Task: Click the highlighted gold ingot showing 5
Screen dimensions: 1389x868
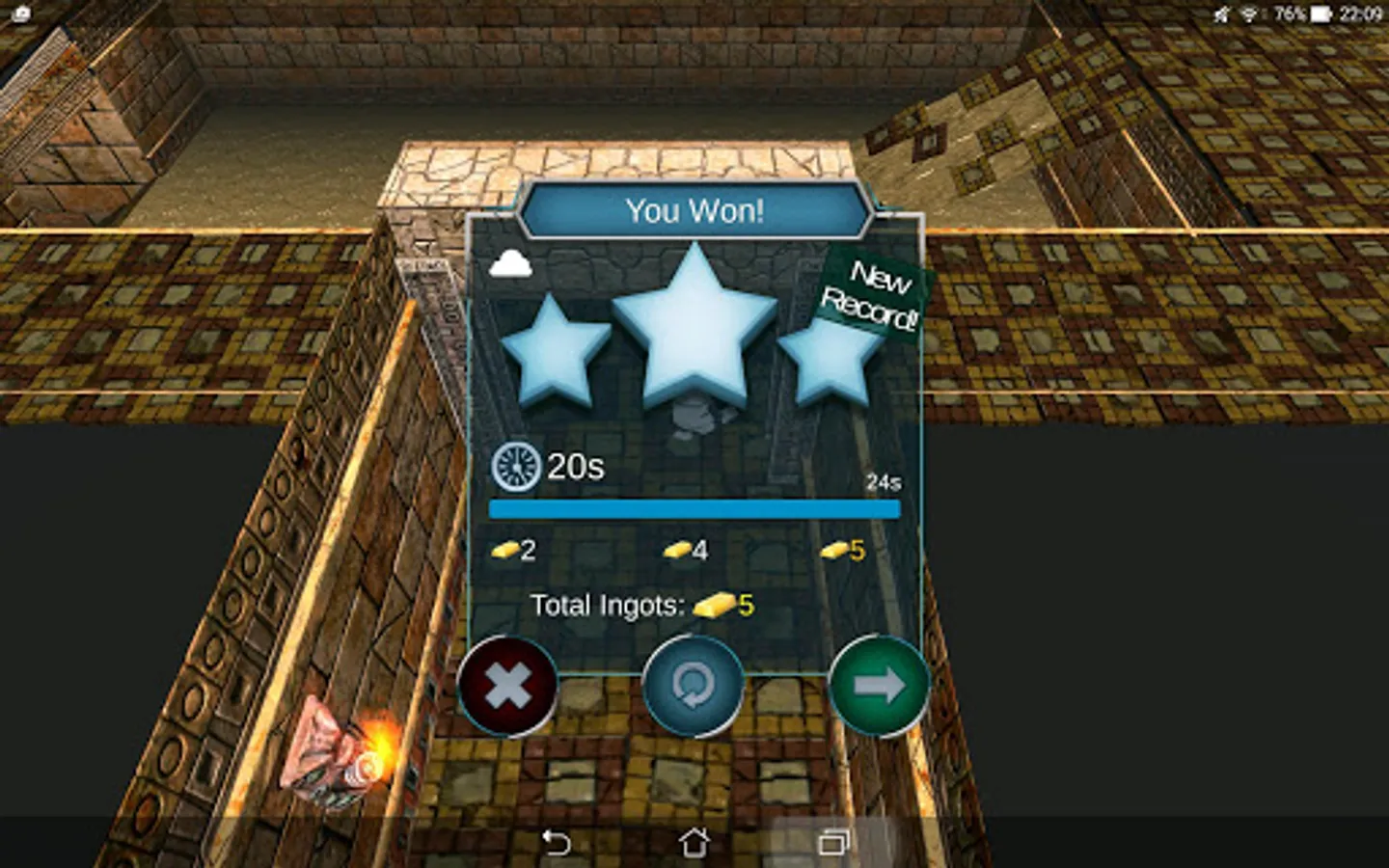Action: click(x=836, y=550)
